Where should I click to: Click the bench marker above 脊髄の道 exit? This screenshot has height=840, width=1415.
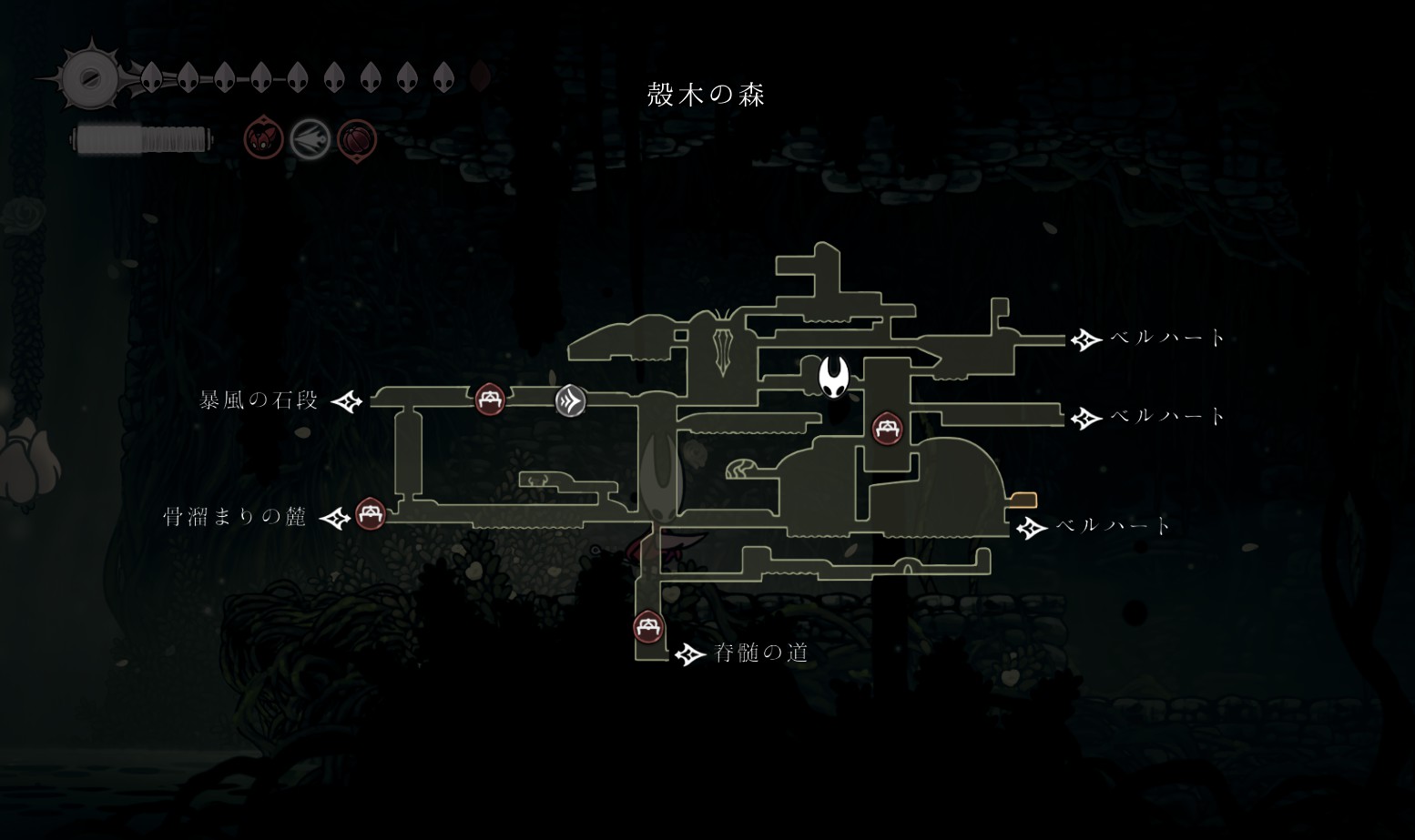pos(648,627)
